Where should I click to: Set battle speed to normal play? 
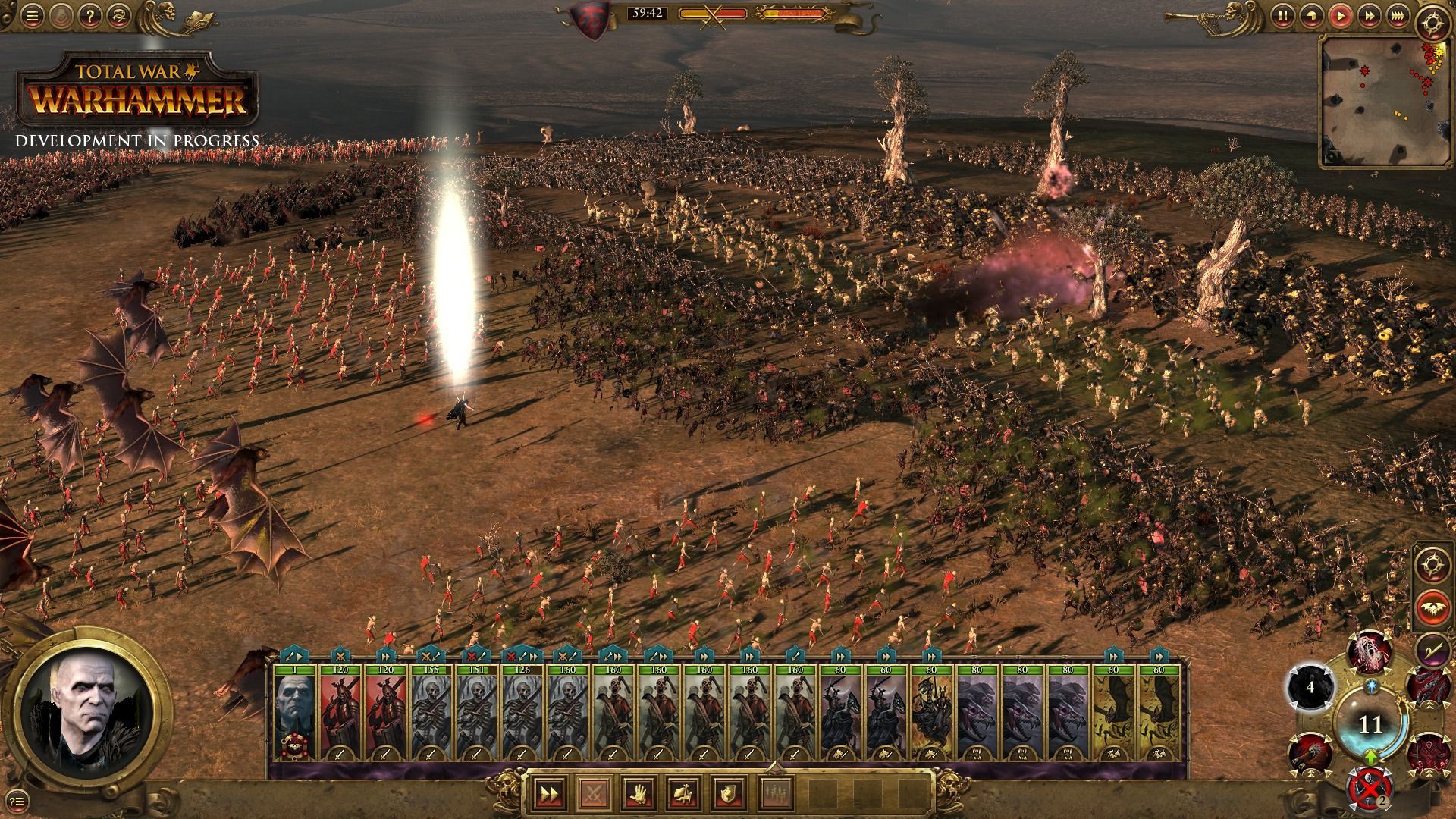[1341, 15]
